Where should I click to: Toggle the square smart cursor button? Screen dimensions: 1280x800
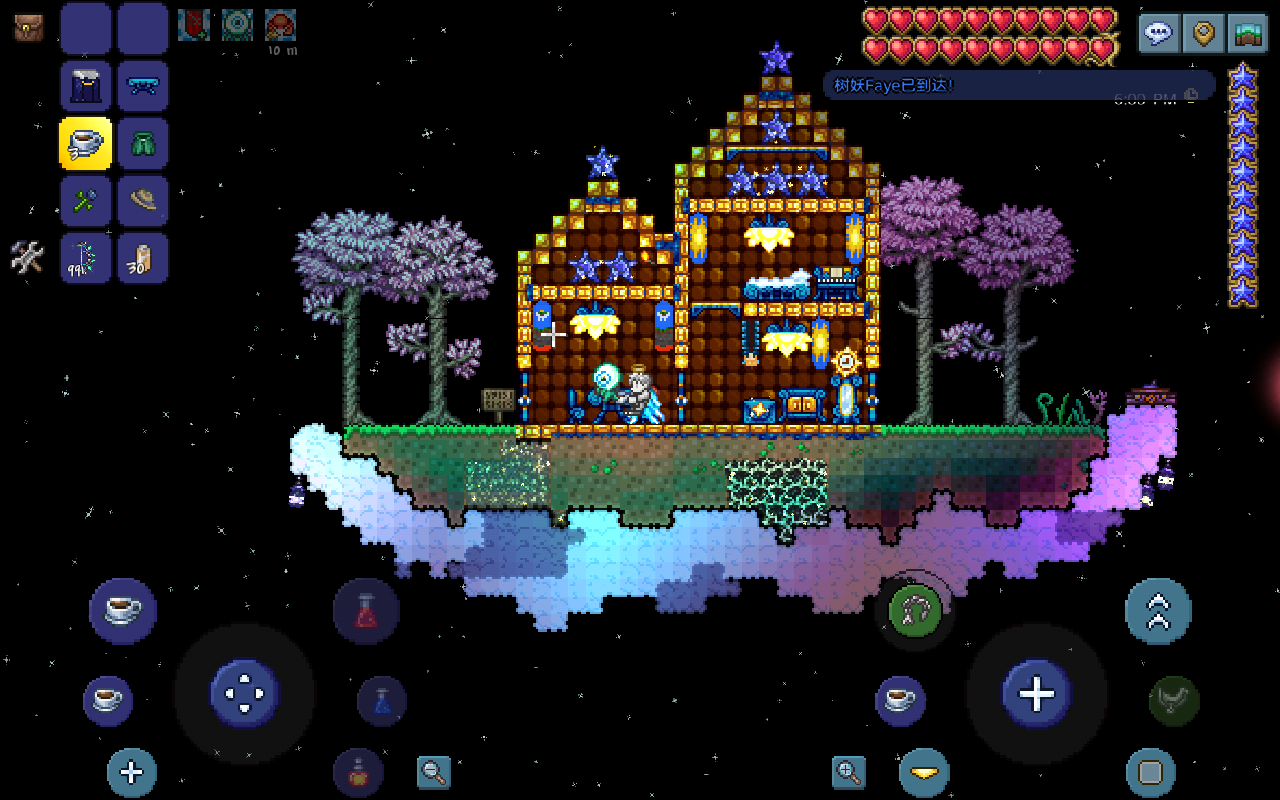click(x=1150, y=772)
